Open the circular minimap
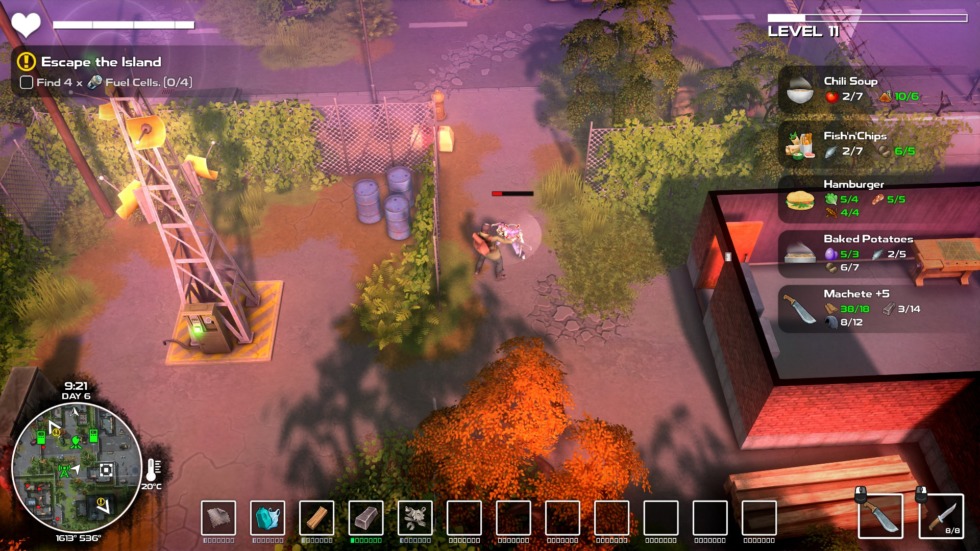 [76, 467]
